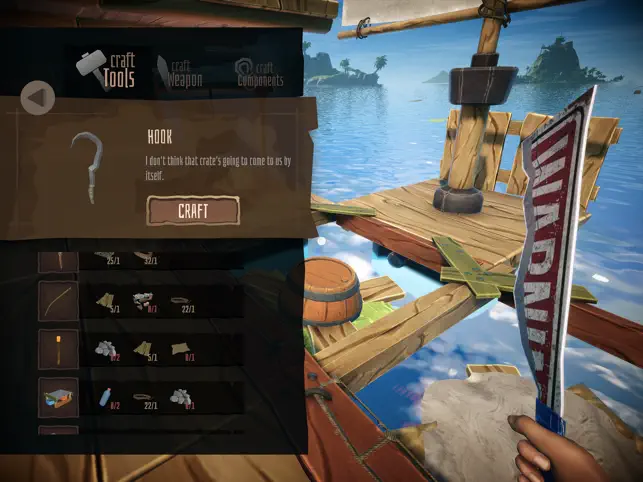
Task: Show the Craft Components tab
Action: click(258, 72)
